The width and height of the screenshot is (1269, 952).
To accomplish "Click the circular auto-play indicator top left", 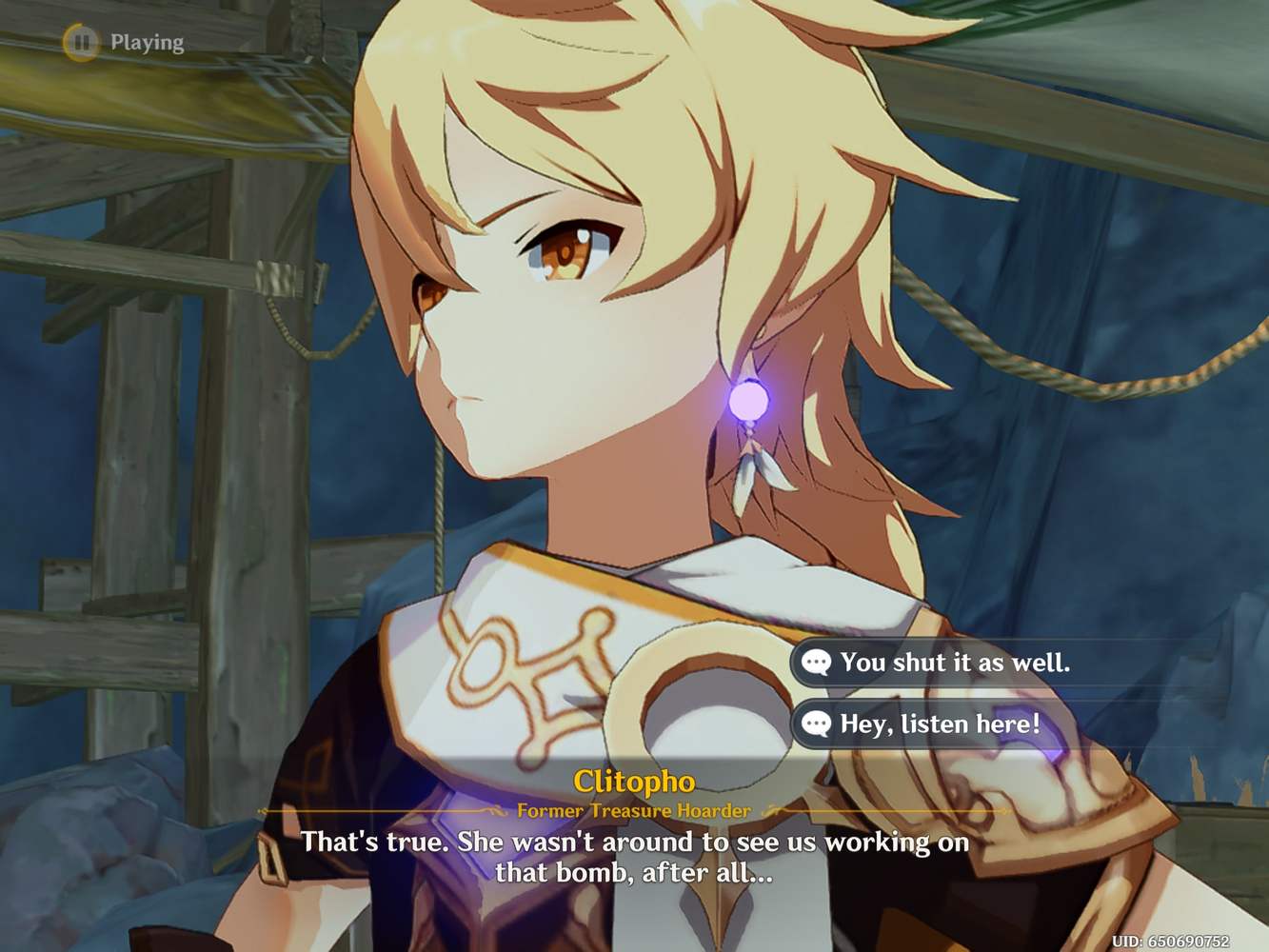I will [x=81, y=42].
